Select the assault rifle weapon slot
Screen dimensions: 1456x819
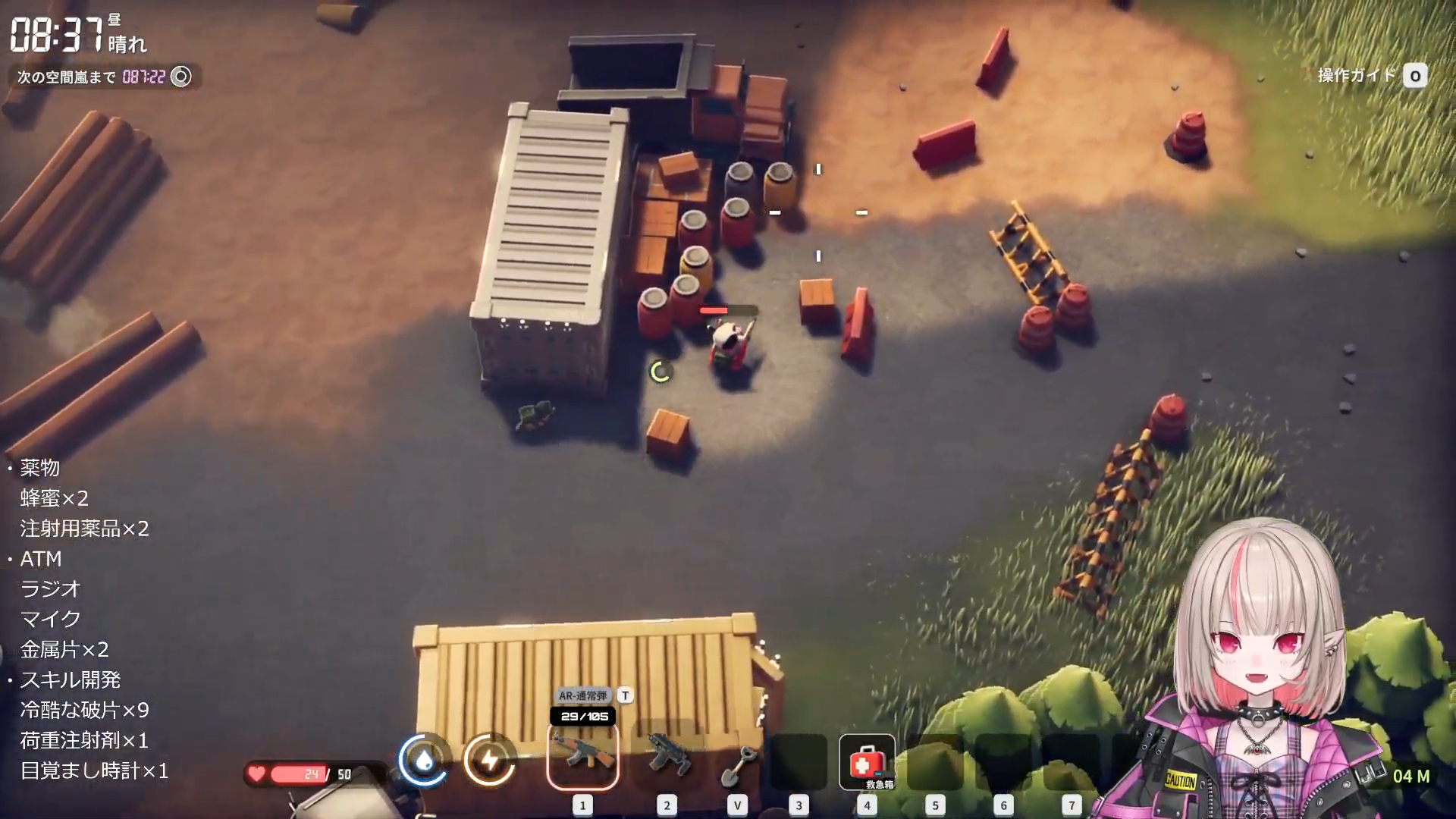coord(582,755)
